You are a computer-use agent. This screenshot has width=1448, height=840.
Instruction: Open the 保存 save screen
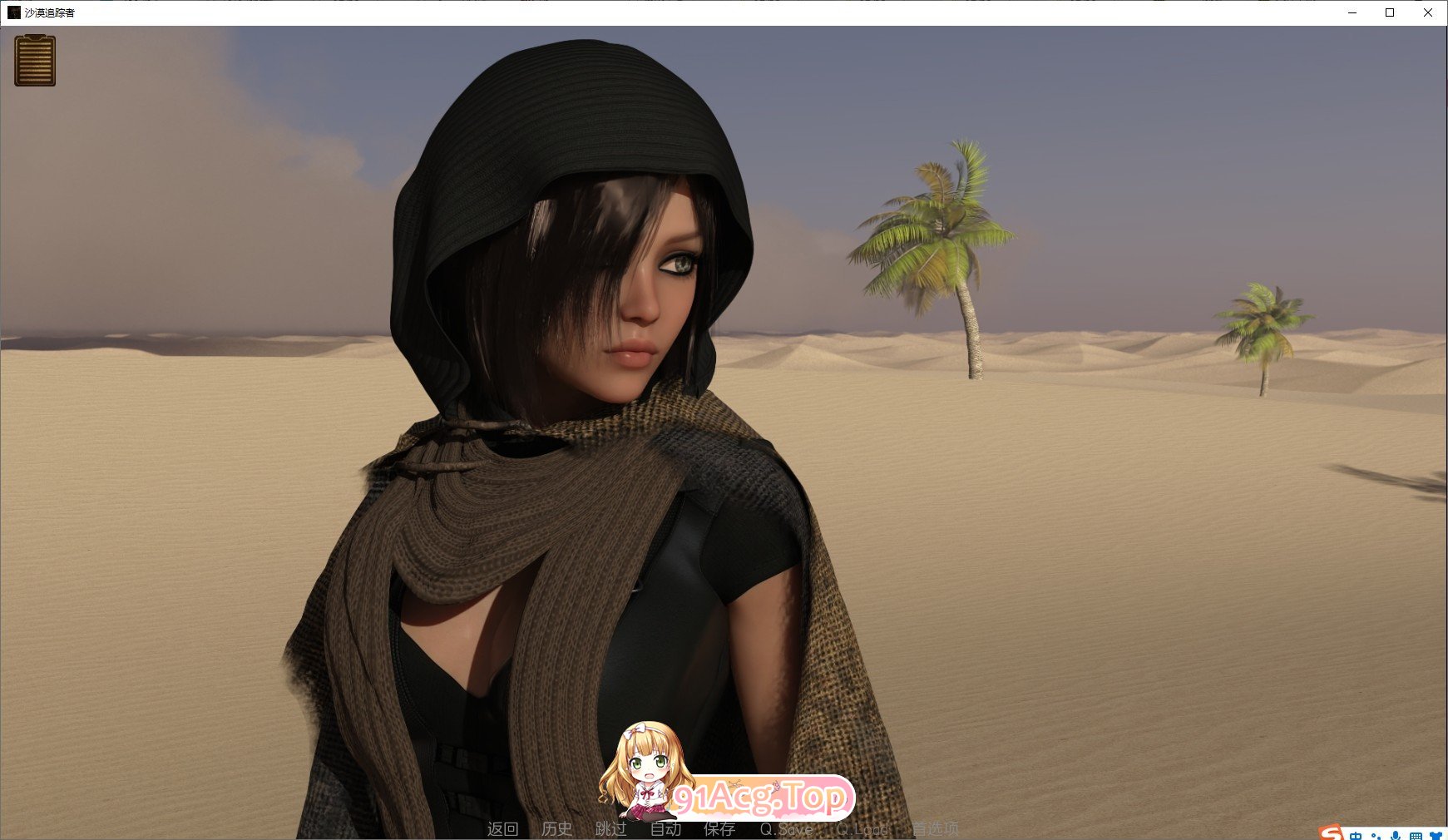click(x=720, y=829)
